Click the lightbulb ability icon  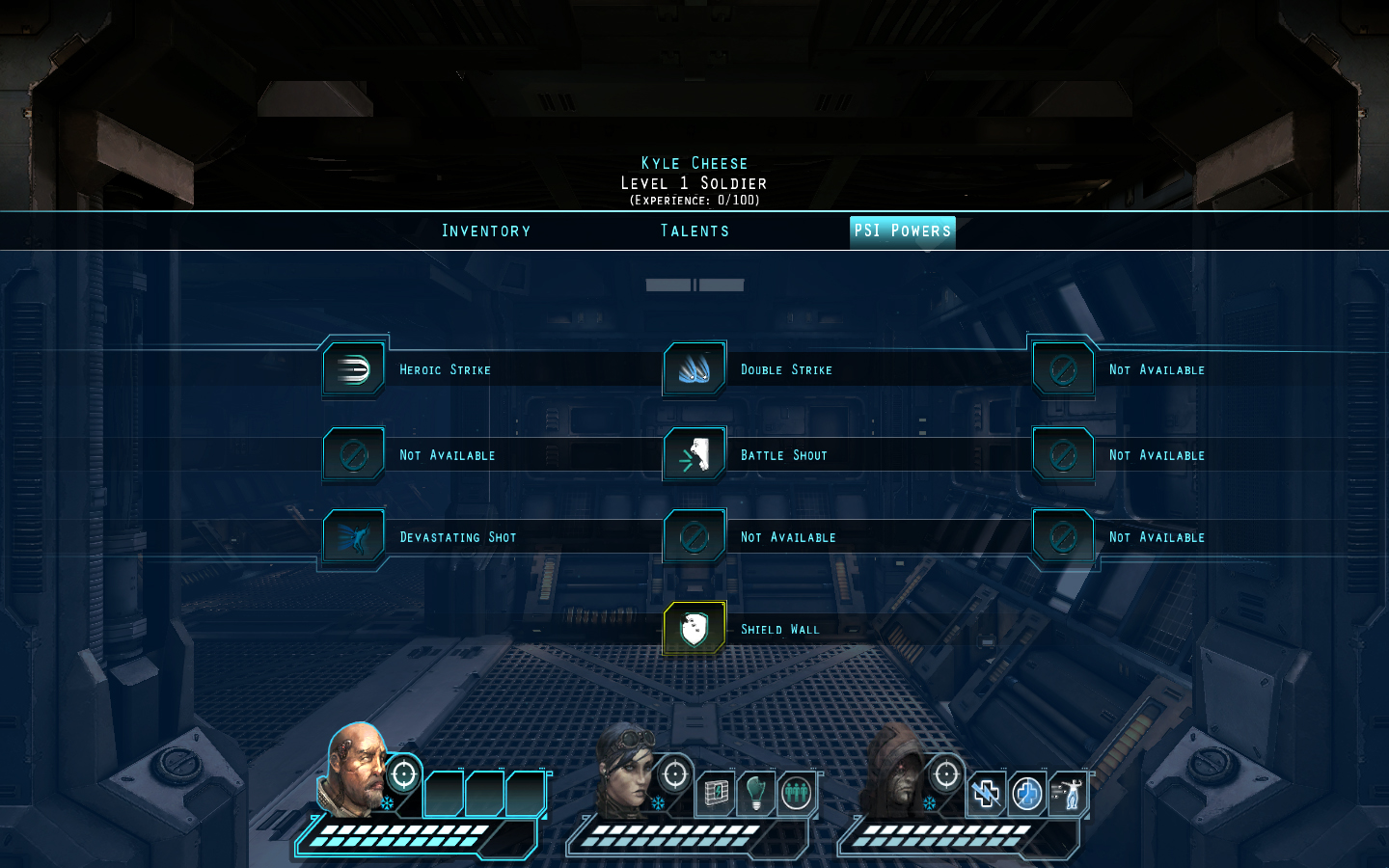pos(755,793)
